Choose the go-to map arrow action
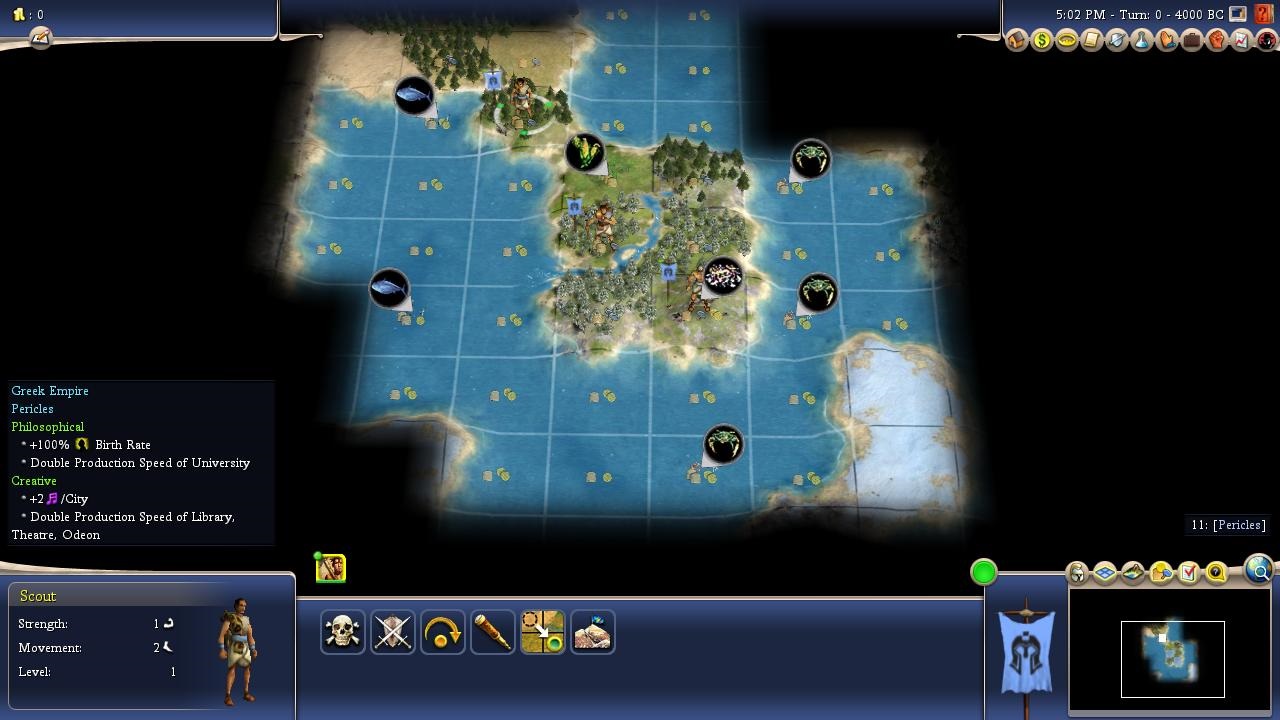Image resolution: width=1280 pixels, height=720 pixels. pos(543,632)
